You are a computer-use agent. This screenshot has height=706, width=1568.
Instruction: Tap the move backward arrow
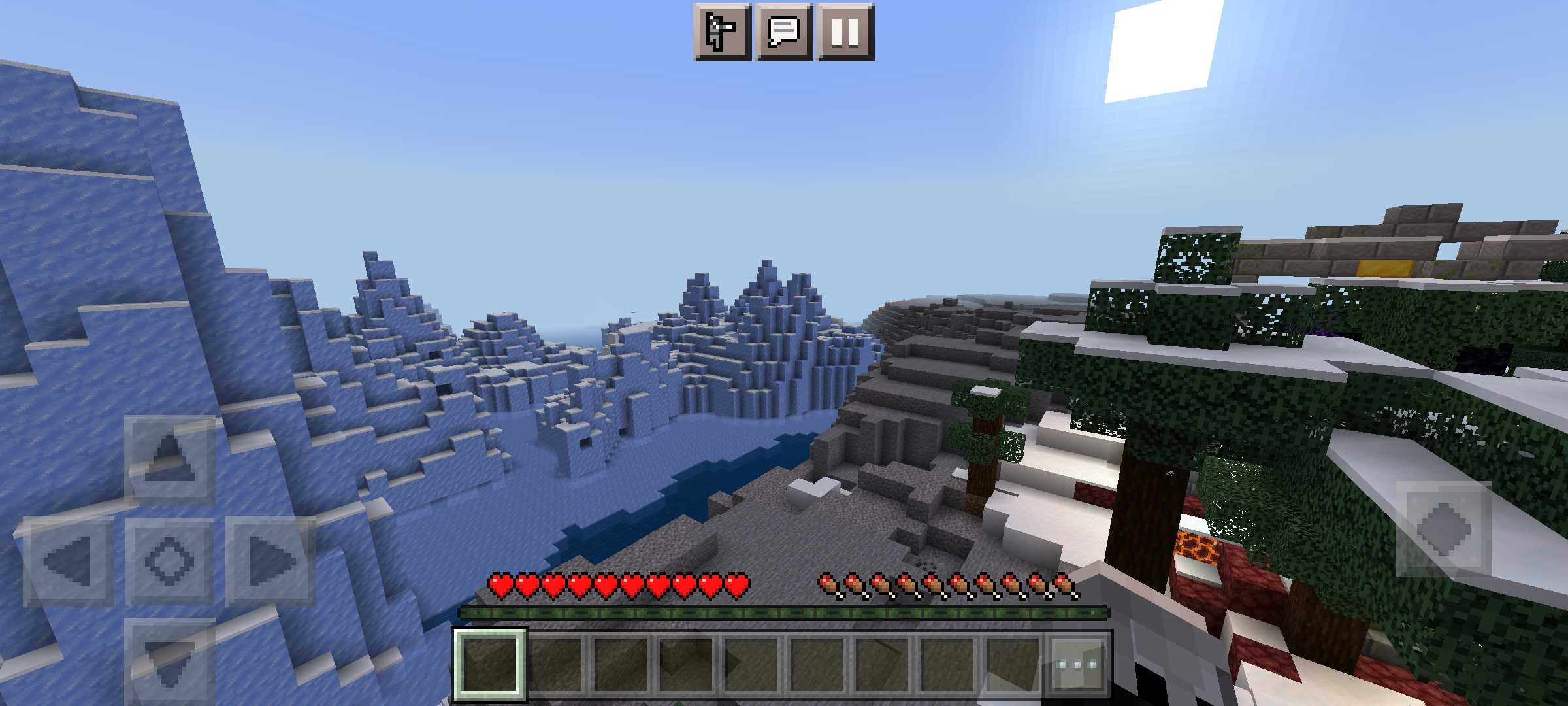(169, 660)
